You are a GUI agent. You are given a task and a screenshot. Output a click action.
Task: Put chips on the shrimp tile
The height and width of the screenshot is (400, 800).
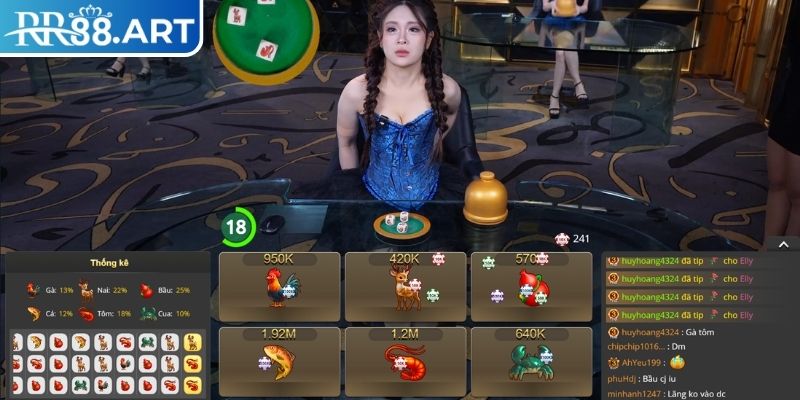pos(404,358)
